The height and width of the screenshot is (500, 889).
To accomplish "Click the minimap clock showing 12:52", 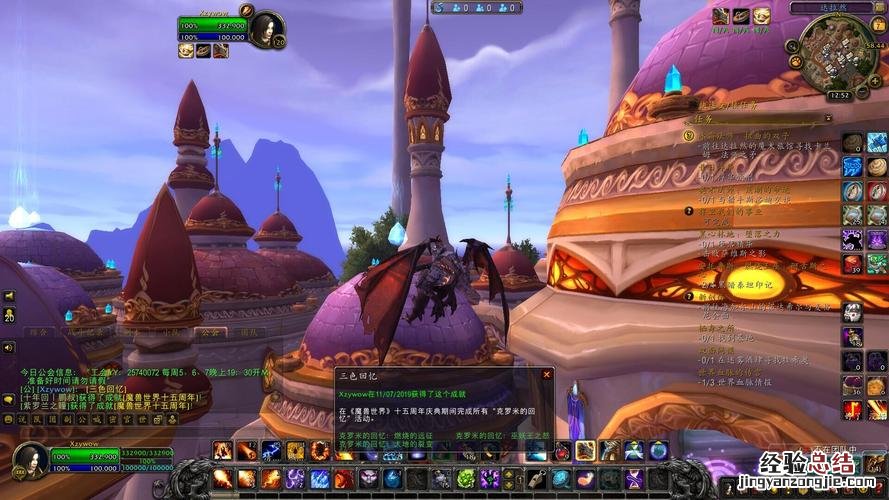I will click(839, 95).
